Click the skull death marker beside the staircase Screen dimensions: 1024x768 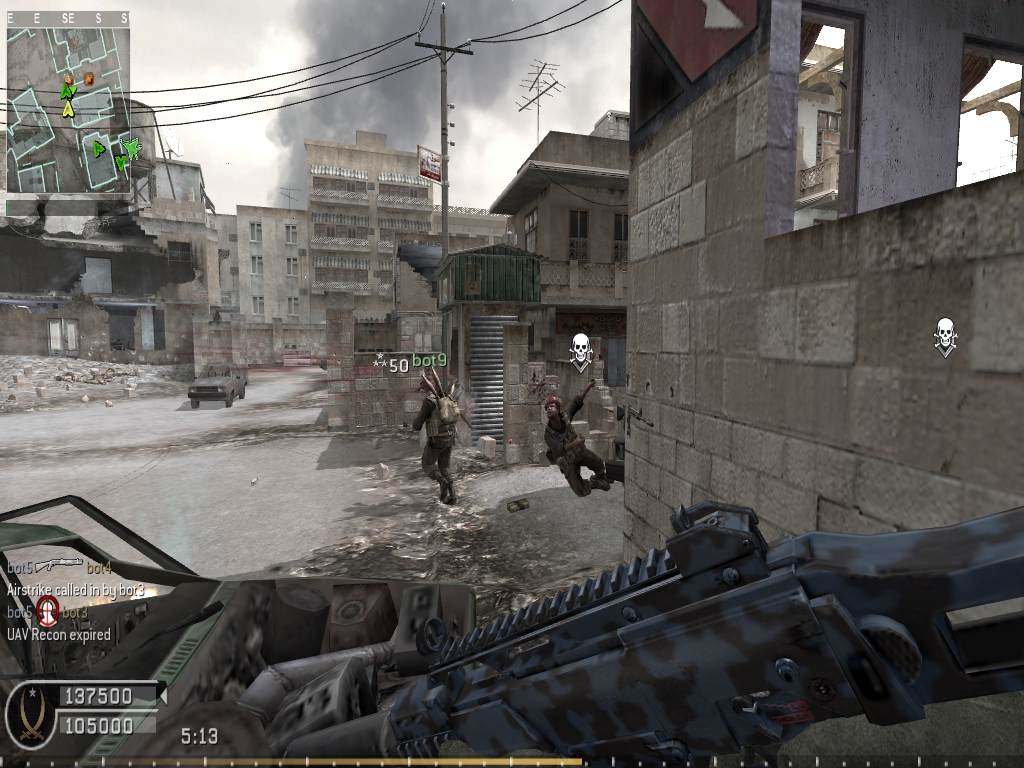(x=580, y=350)
